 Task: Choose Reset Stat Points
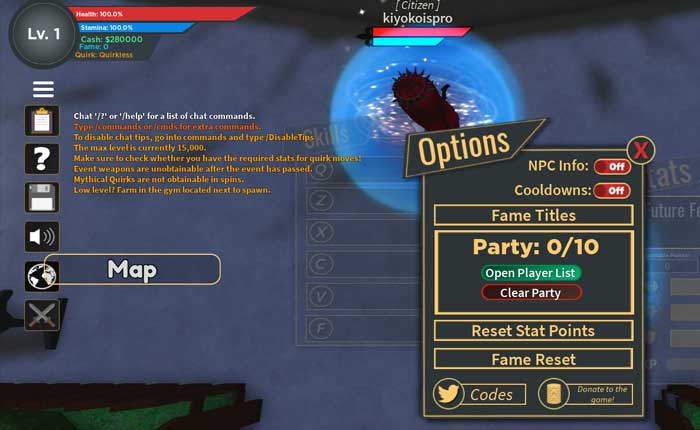tap(533, 331)
